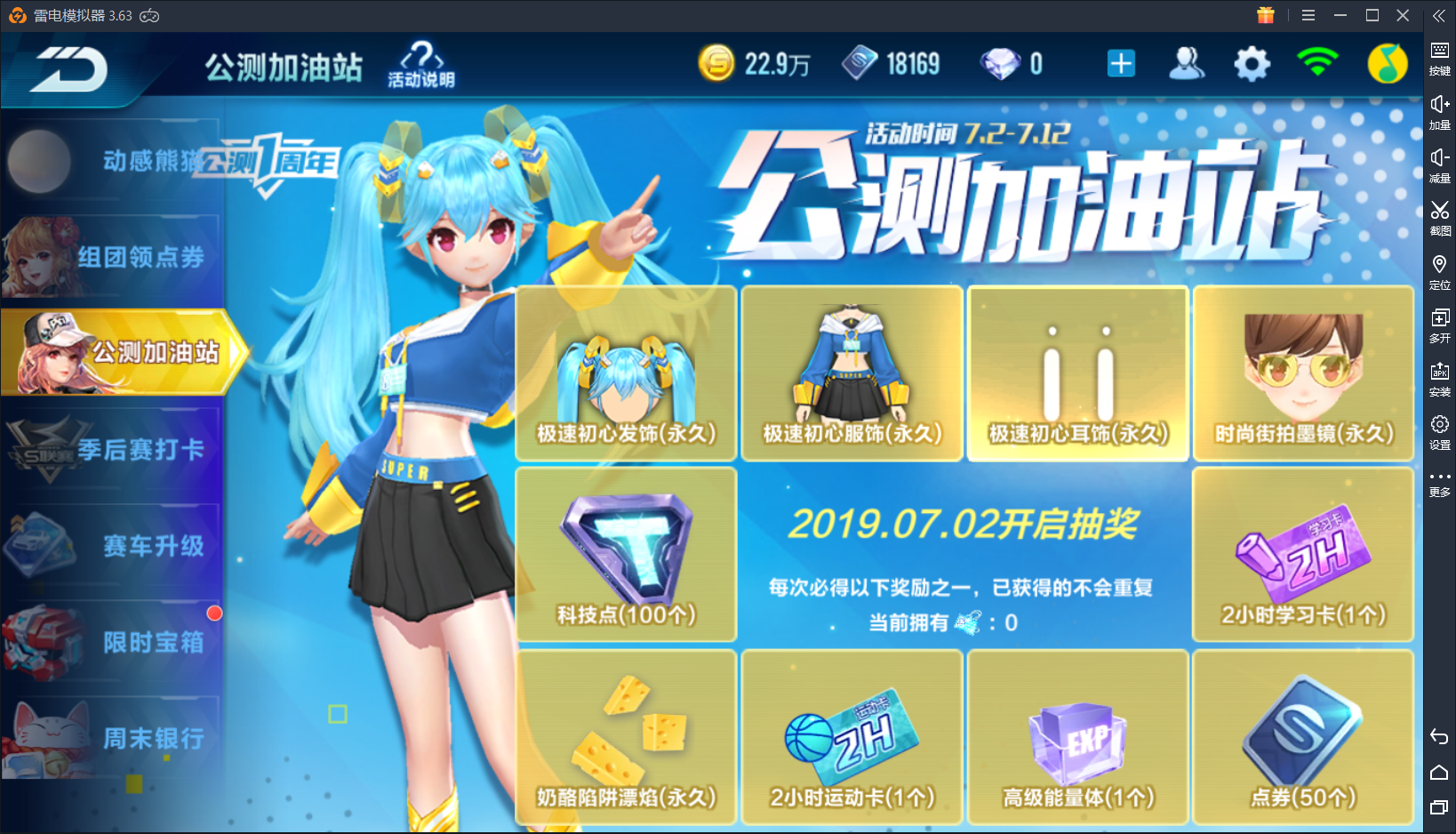Increase volume with the 加量 icon
The image size is (1456, 834).
click(x=1439, y=109)
